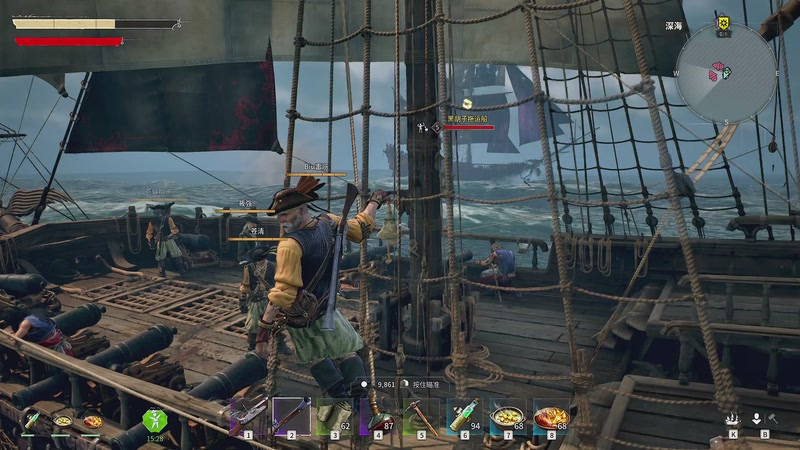800x450 pixels.
Task: Click the green running-figure buff icon
Action: [x=154, y=420]
